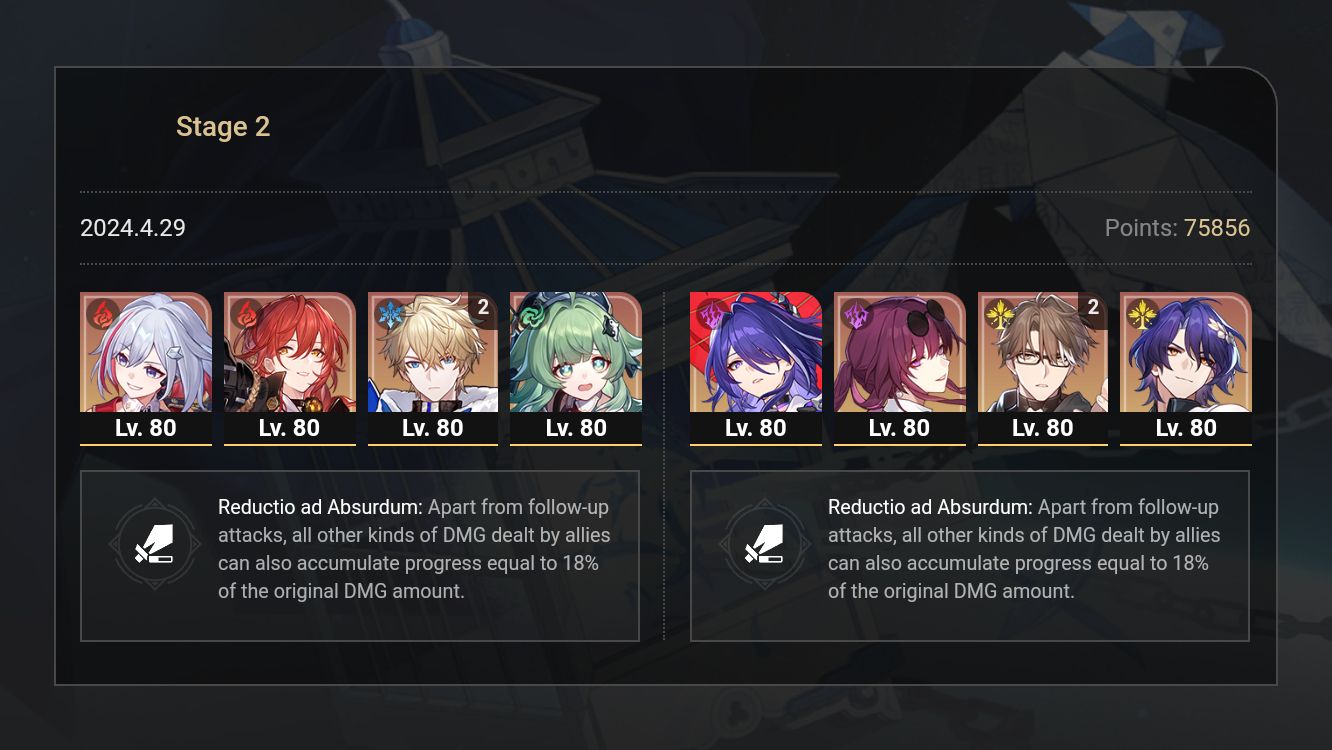Select the Stage 2 tab heading

click(223, 126)
